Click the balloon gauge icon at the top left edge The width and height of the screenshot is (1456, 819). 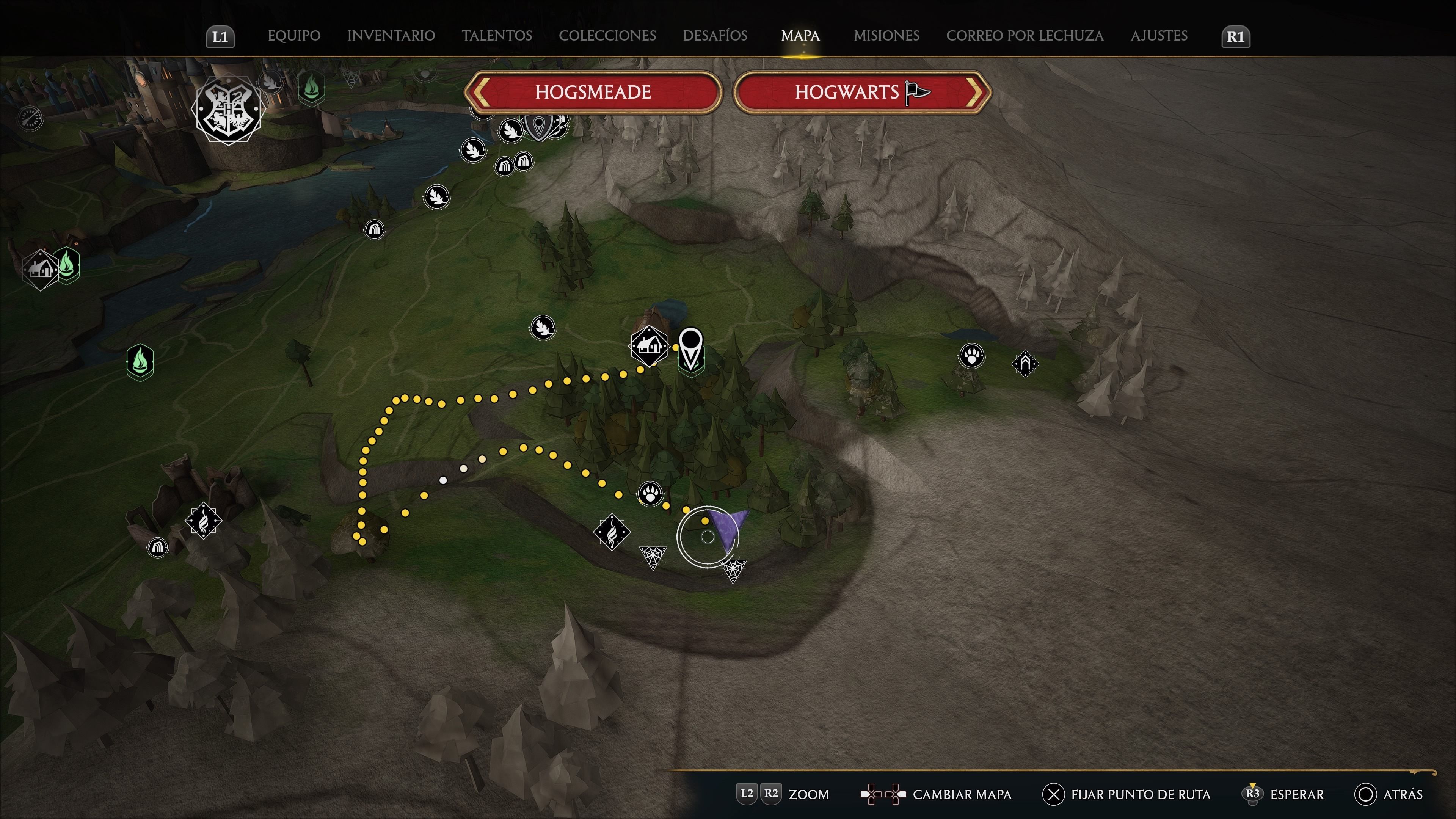point(31,119)
